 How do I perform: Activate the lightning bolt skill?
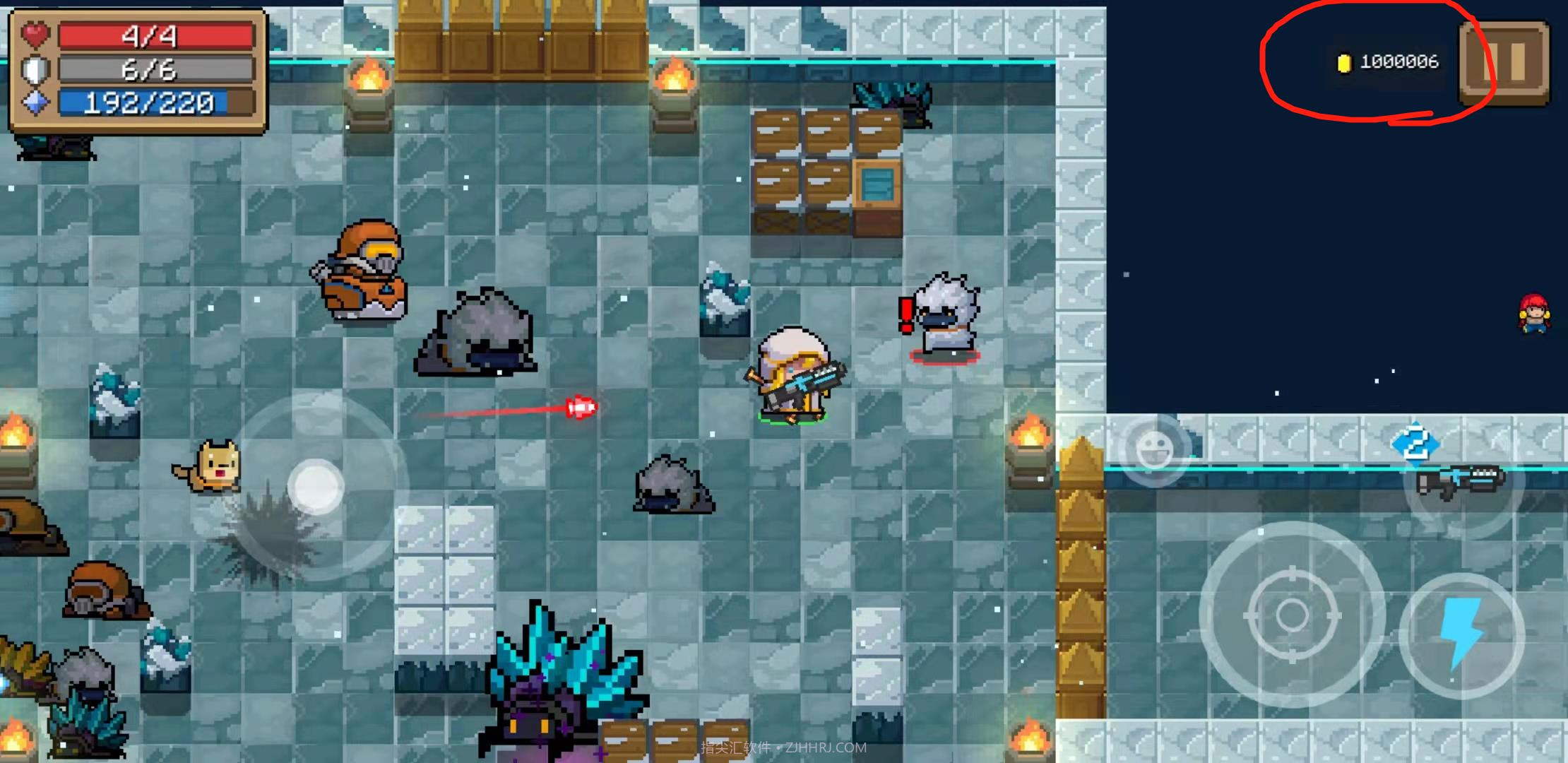click(x=1461, y=634)
